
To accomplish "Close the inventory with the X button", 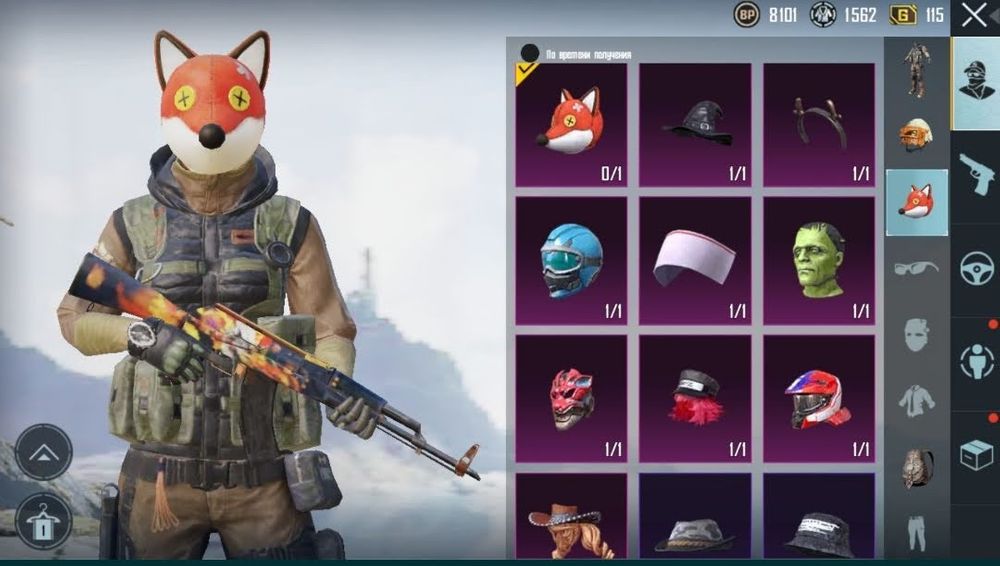I will click(974, 15).
